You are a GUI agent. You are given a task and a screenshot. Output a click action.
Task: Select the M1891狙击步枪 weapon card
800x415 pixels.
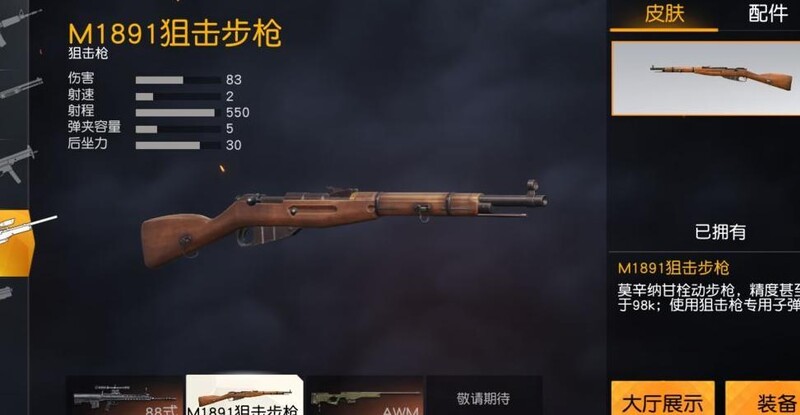[244, 396]
